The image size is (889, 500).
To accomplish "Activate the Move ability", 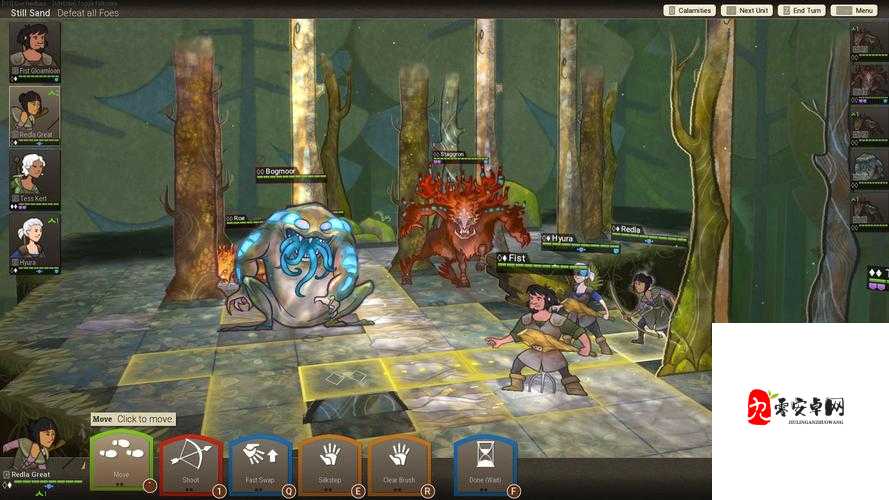I will pyautogui.click(x=121, y=461).
